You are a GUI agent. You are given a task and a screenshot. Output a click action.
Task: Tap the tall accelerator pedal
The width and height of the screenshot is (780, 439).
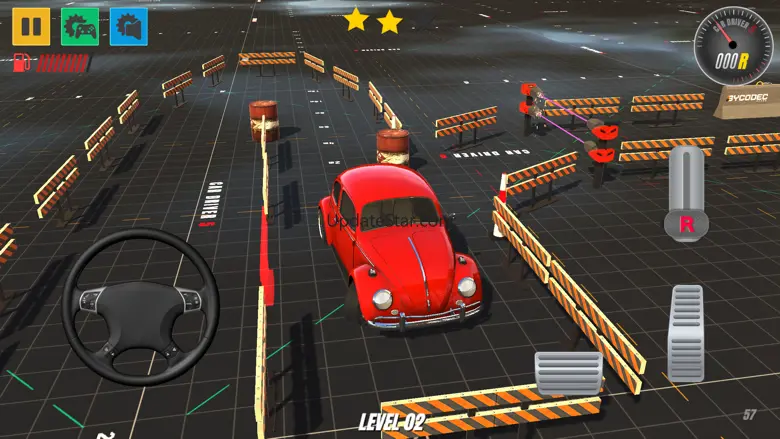pos(686,333)
